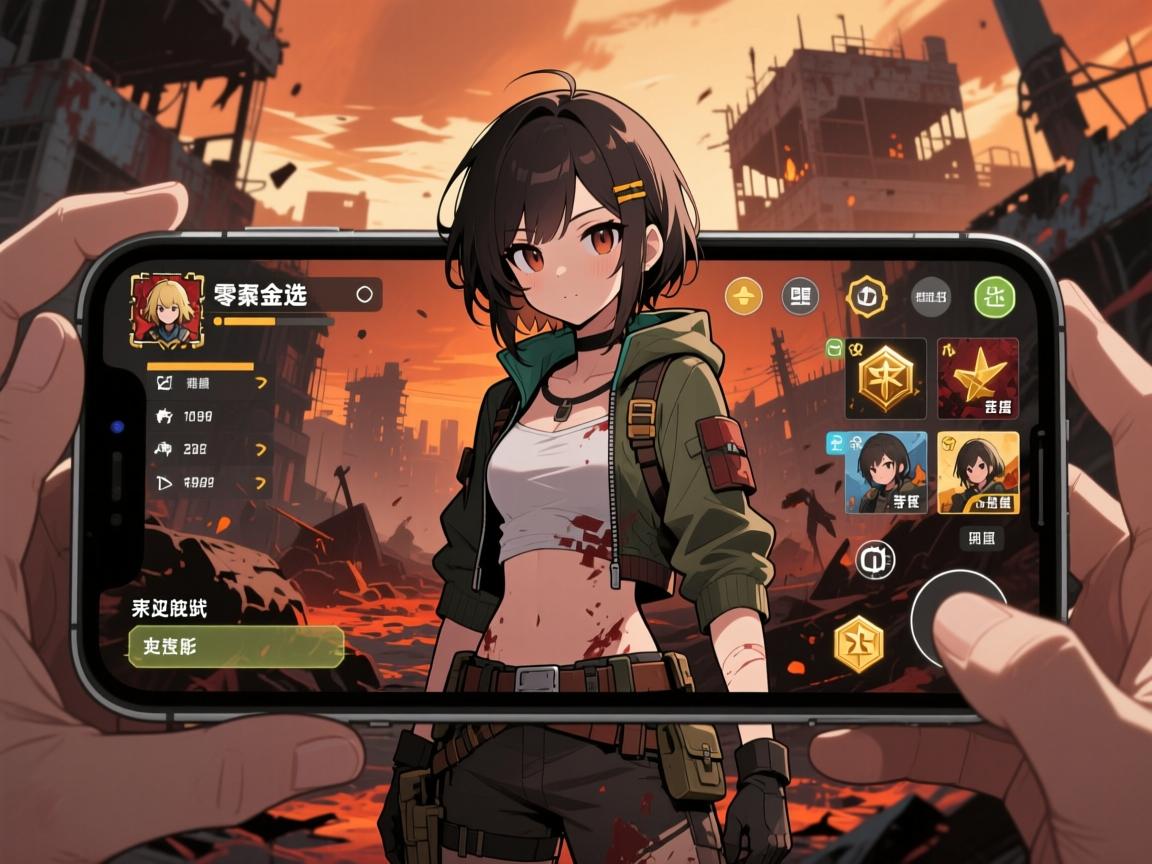
Task: Select the gold star card on red
Action: click(x=977, y=378)
